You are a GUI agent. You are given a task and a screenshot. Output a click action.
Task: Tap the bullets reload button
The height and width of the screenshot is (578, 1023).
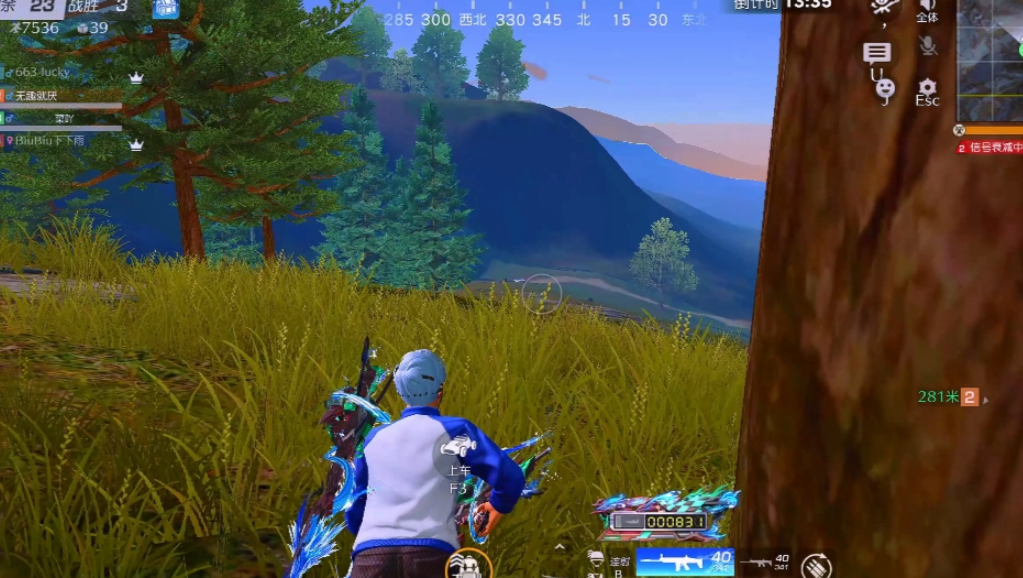[x=816, y=566]
